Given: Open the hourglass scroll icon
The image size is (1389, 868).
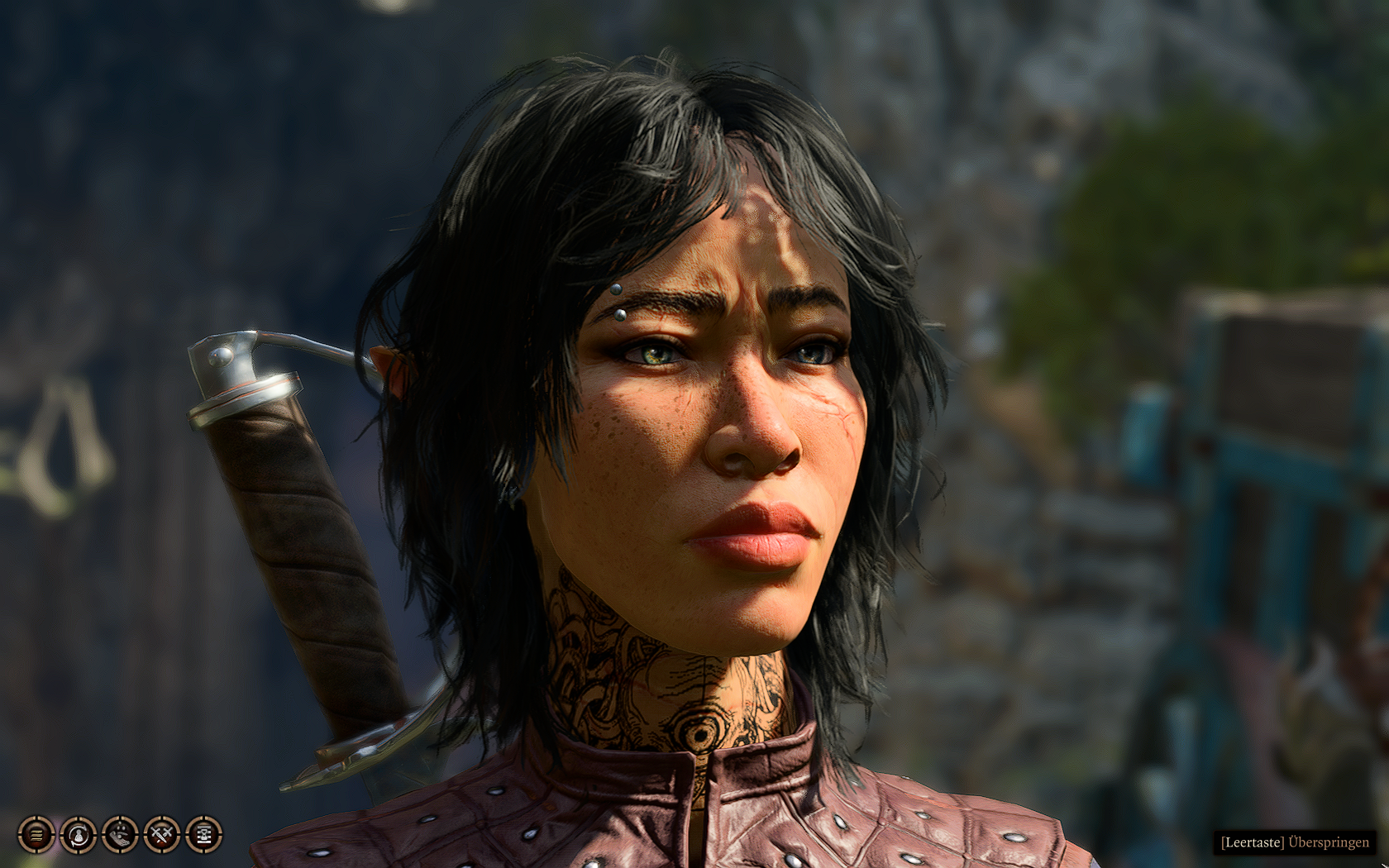Looking at the screenshot, I should [x=204, y=834].
